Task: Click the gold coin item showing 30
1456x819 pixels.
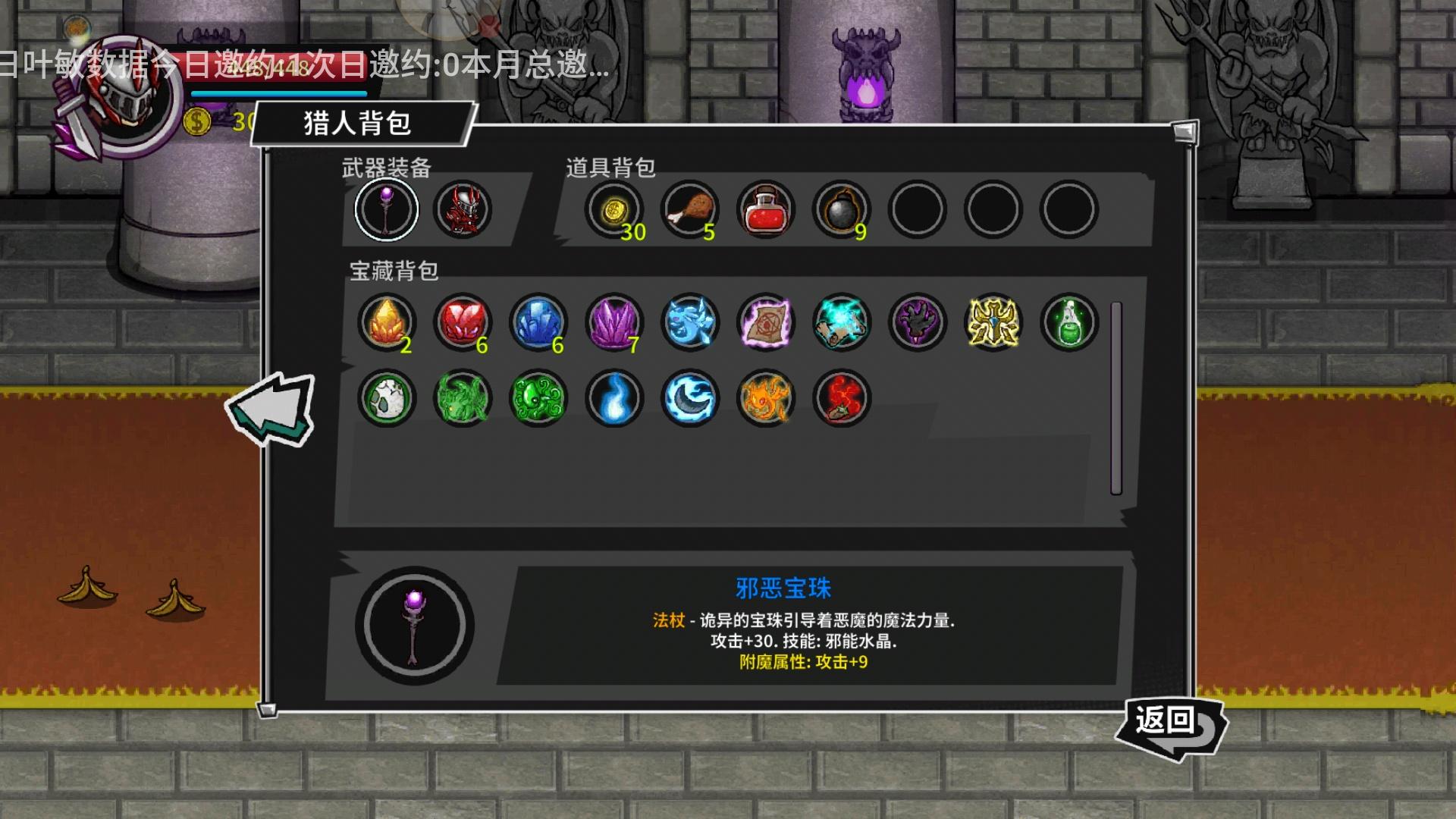Action: [614, 210]
